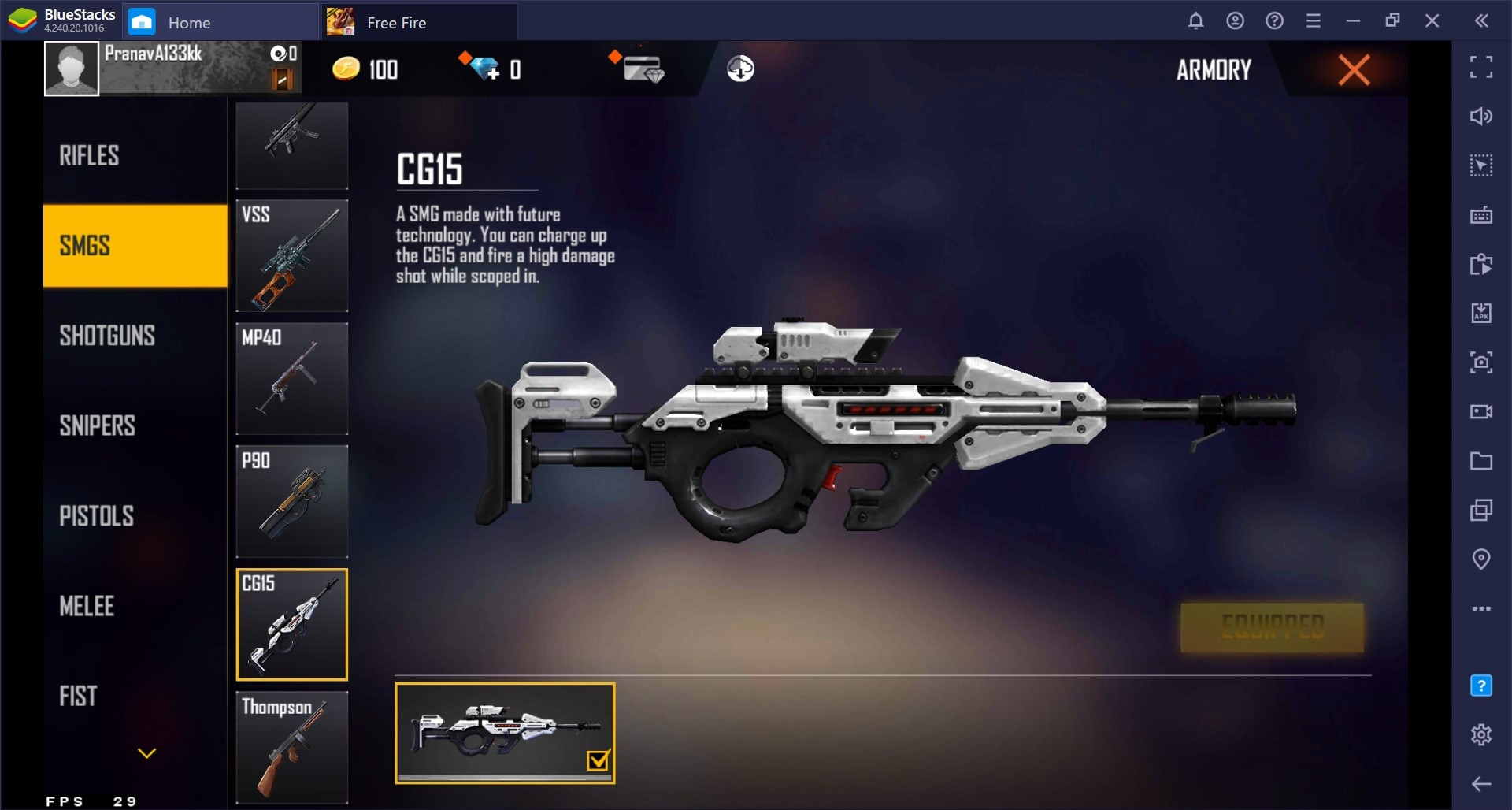The image size is (1512, 810).
Task: Close the Armory with the orange X
Action: pyautogui.click(x=1354, y=70)
